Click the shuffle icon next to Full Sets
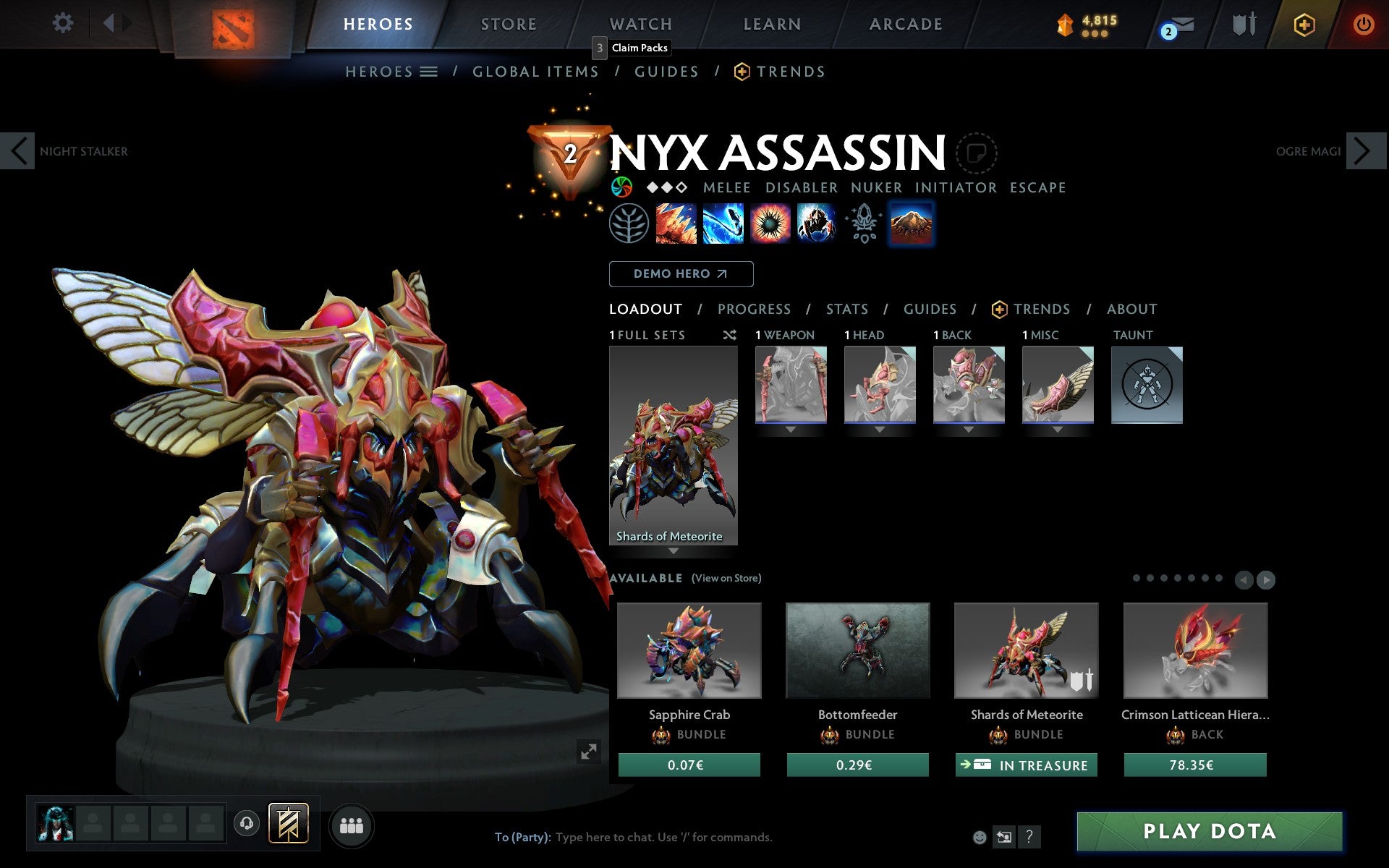Image resolution: width=1389 pixels, height=868 pixels. tap(729, 335)
